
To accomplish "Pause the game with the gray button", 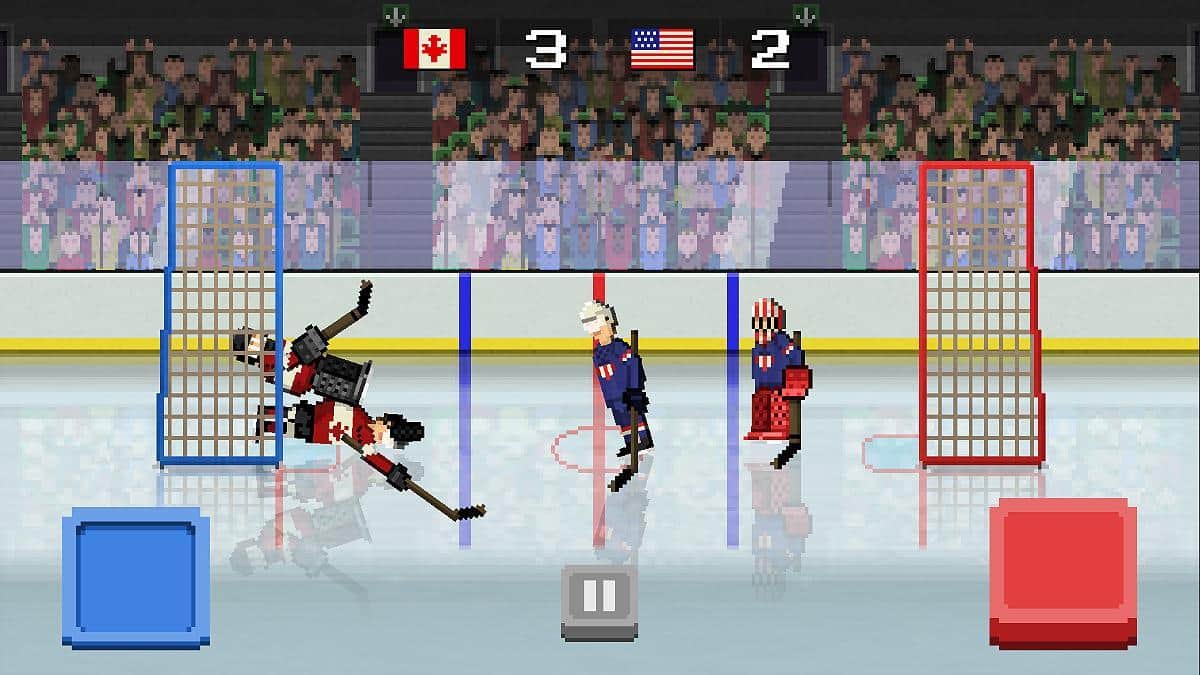I will (x=599, y=599).
